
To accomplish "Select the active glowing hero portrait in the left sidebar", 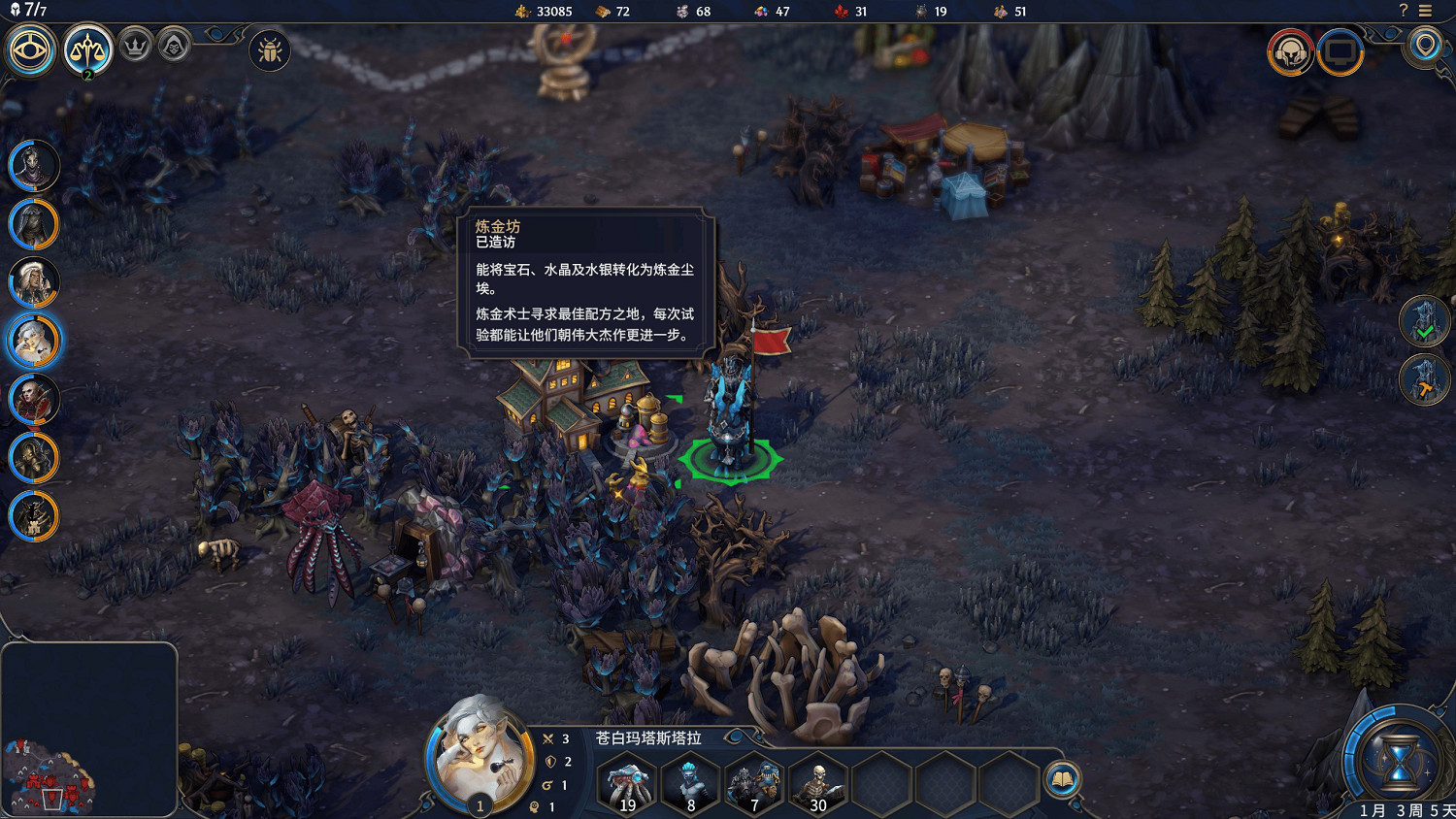I will [34, 341].
